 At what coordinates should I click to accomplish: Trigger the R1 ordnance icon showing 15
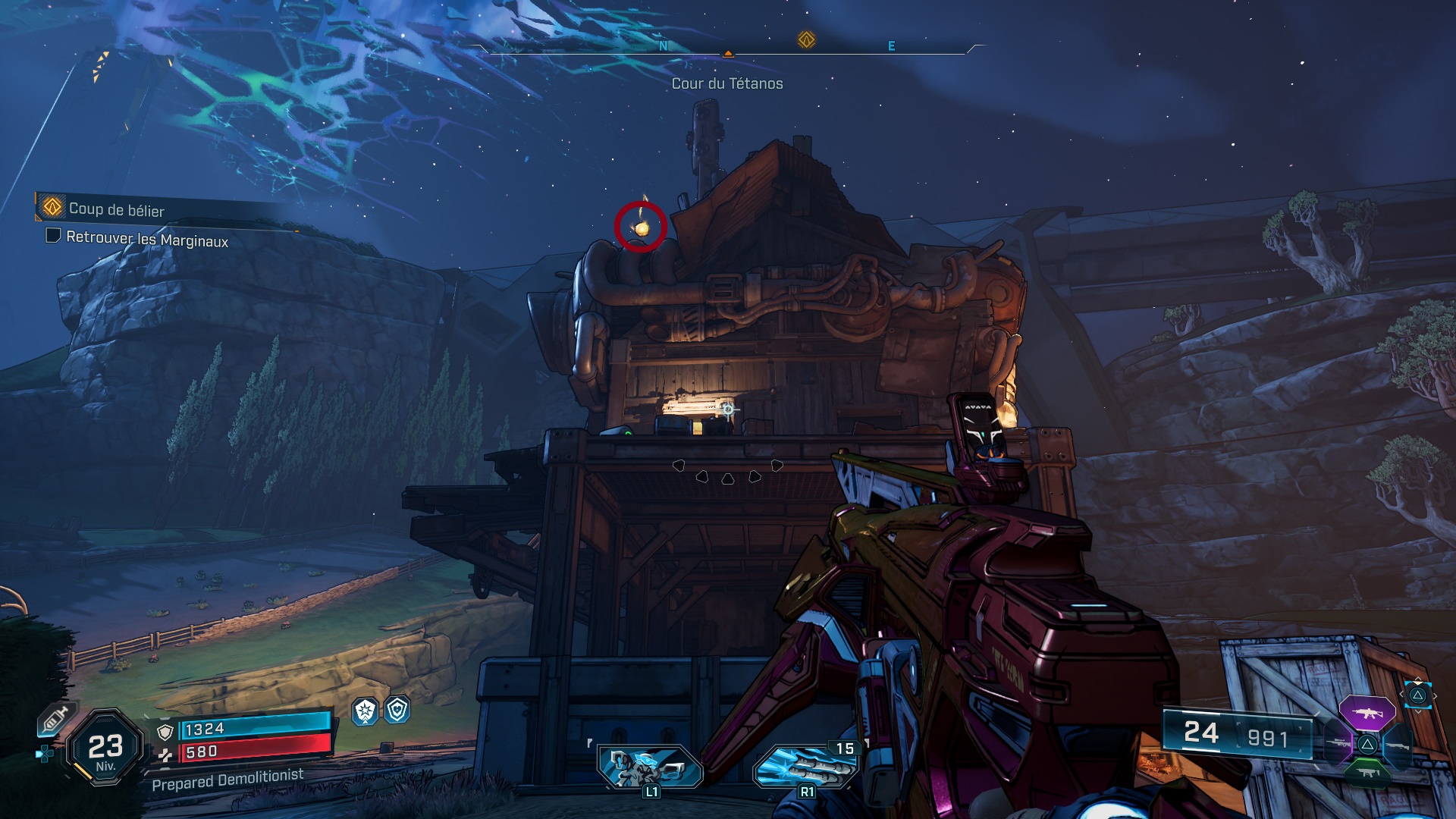[x=805, y=766]
